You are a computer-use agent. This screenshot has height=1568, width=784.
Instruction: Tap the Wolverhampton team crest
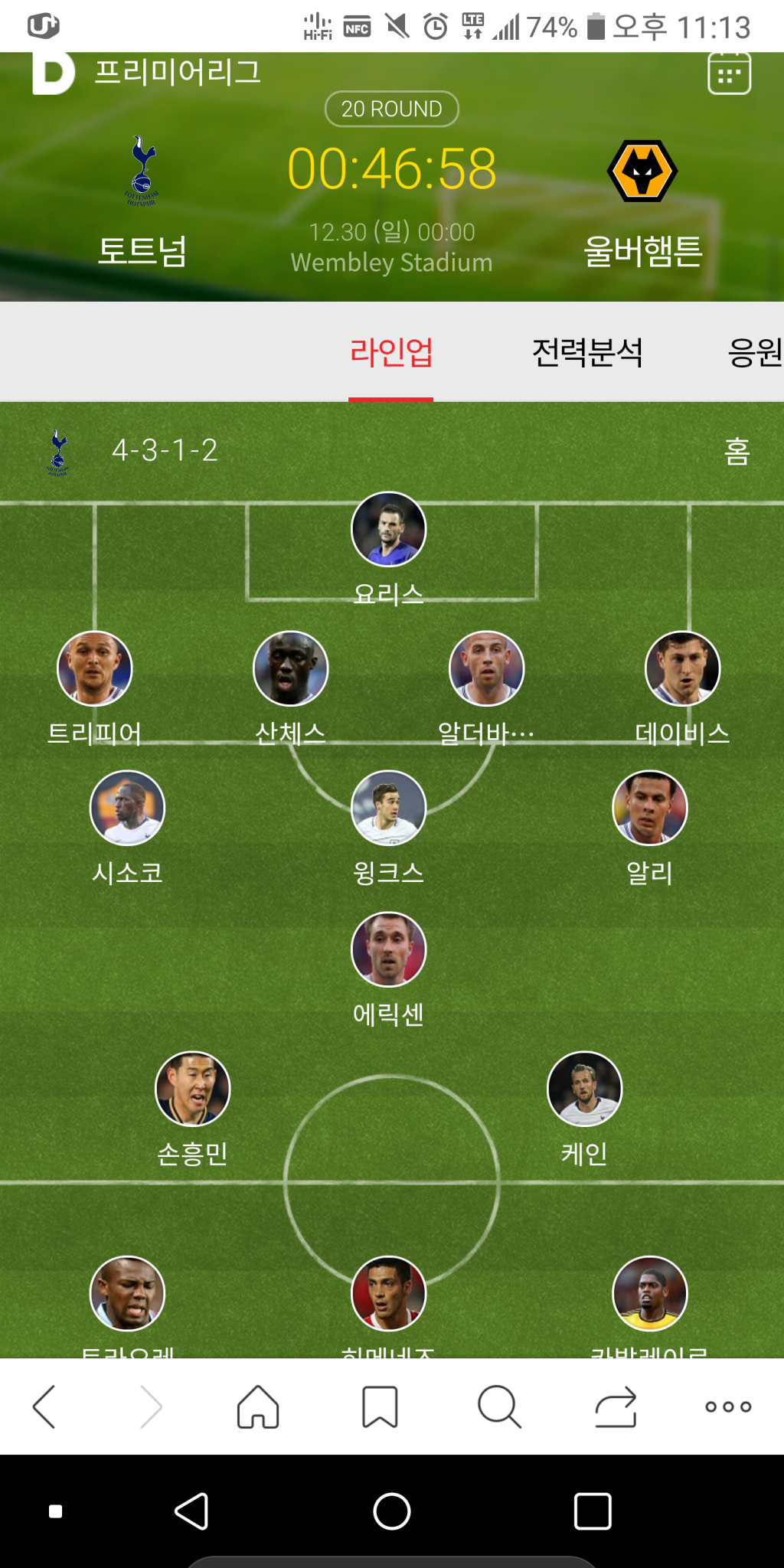click(642, 171)
